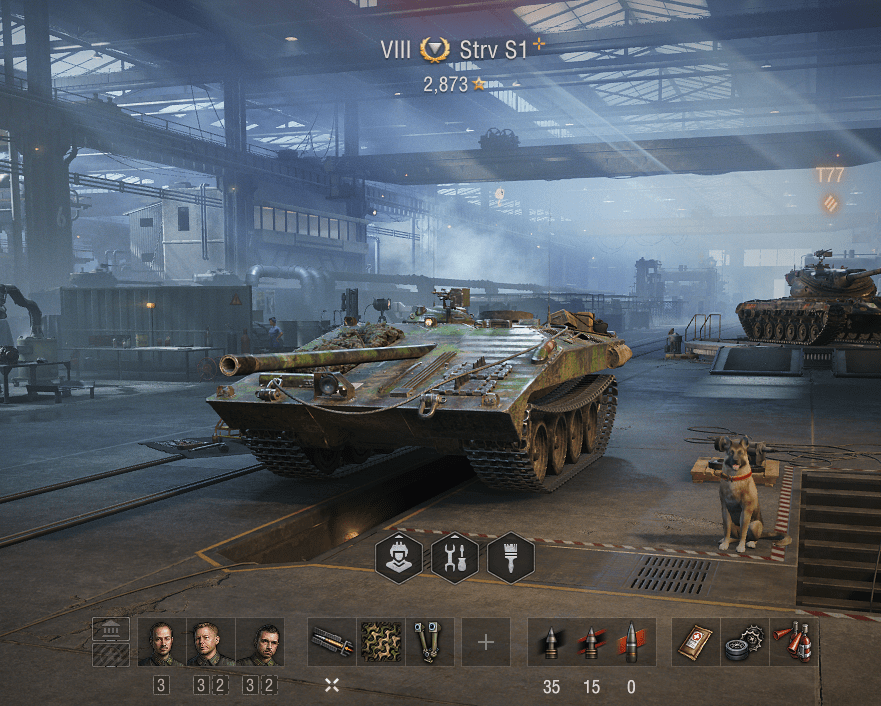Select the third shell with 0 rounds
881x706 pixels.
coord(632,642)
